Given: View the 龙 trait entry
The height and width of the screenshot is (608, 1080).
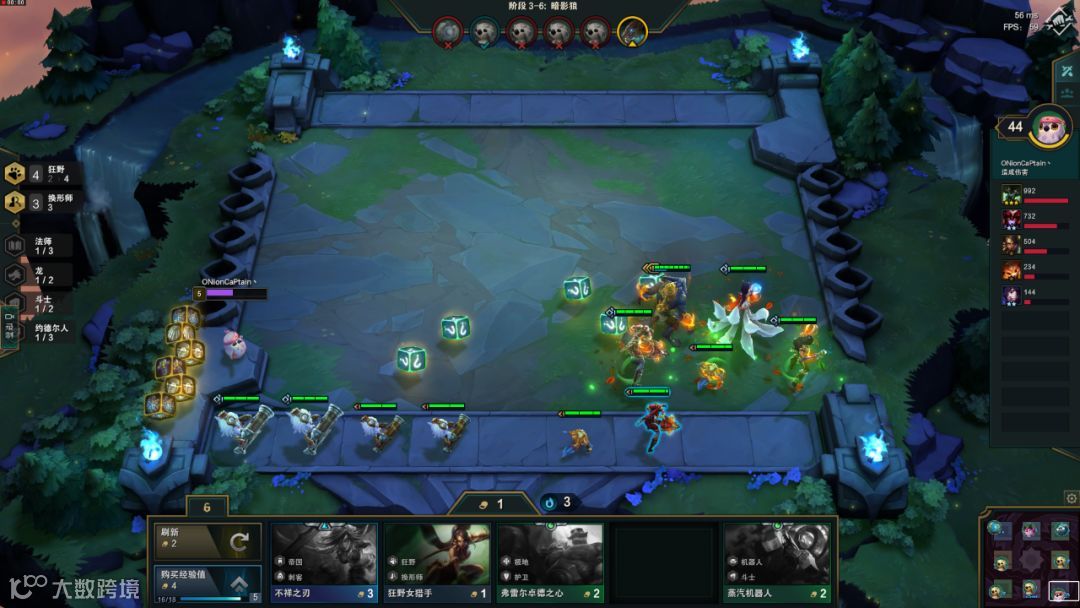Looking at the screenshot, I should click(x=42, y=274).
